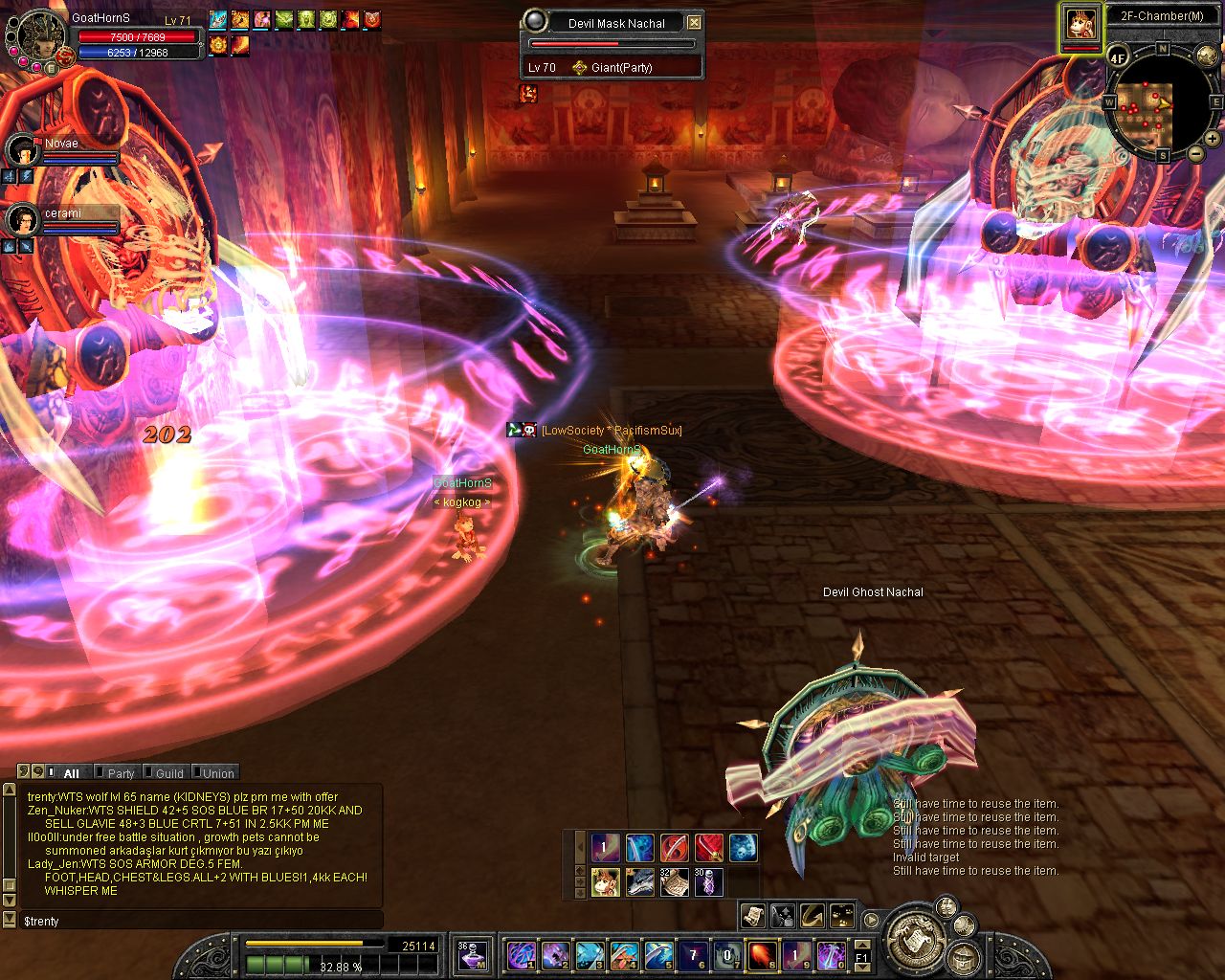Zoom out the minimap with minus button
The height and width of the screenshot is (980, 1225).
1196,153
